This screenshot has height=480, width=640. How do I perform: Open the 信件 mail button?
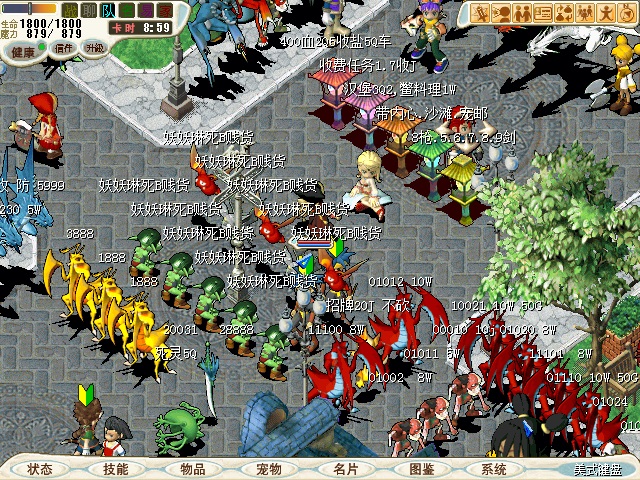coord(64,47)
